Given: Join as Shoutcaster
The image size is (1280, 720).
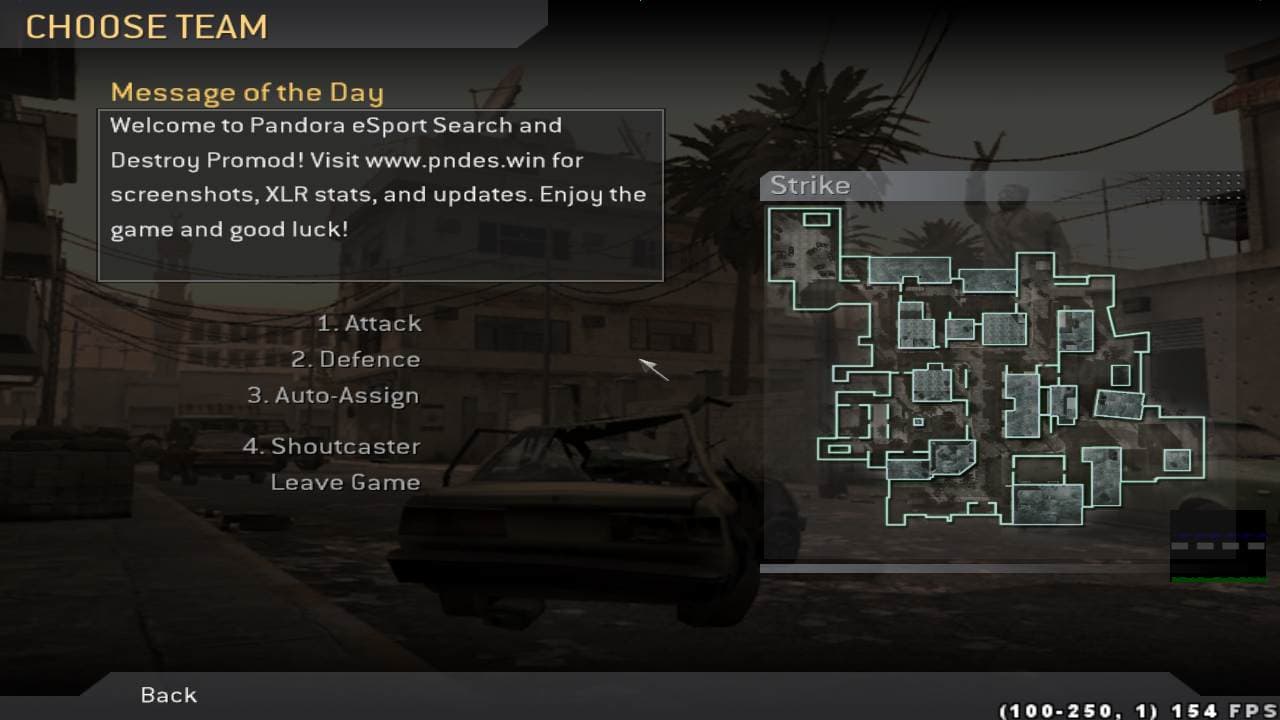Looking at the screenshot, I should click(332, 447).
